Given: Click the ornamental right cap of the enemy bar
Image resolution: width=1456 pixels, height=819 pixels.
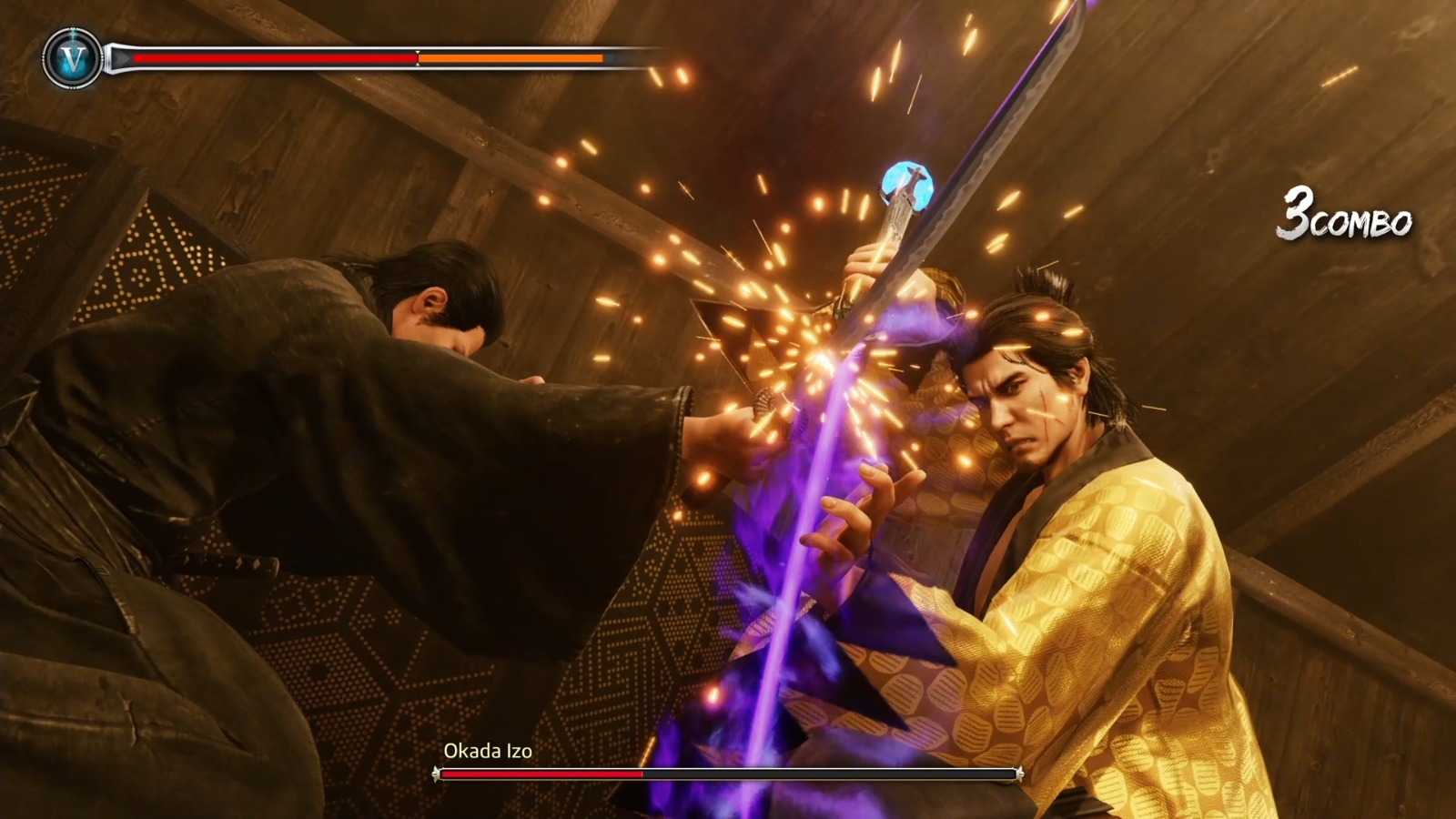Looking at the screenshot, I should pos(1019,773).
